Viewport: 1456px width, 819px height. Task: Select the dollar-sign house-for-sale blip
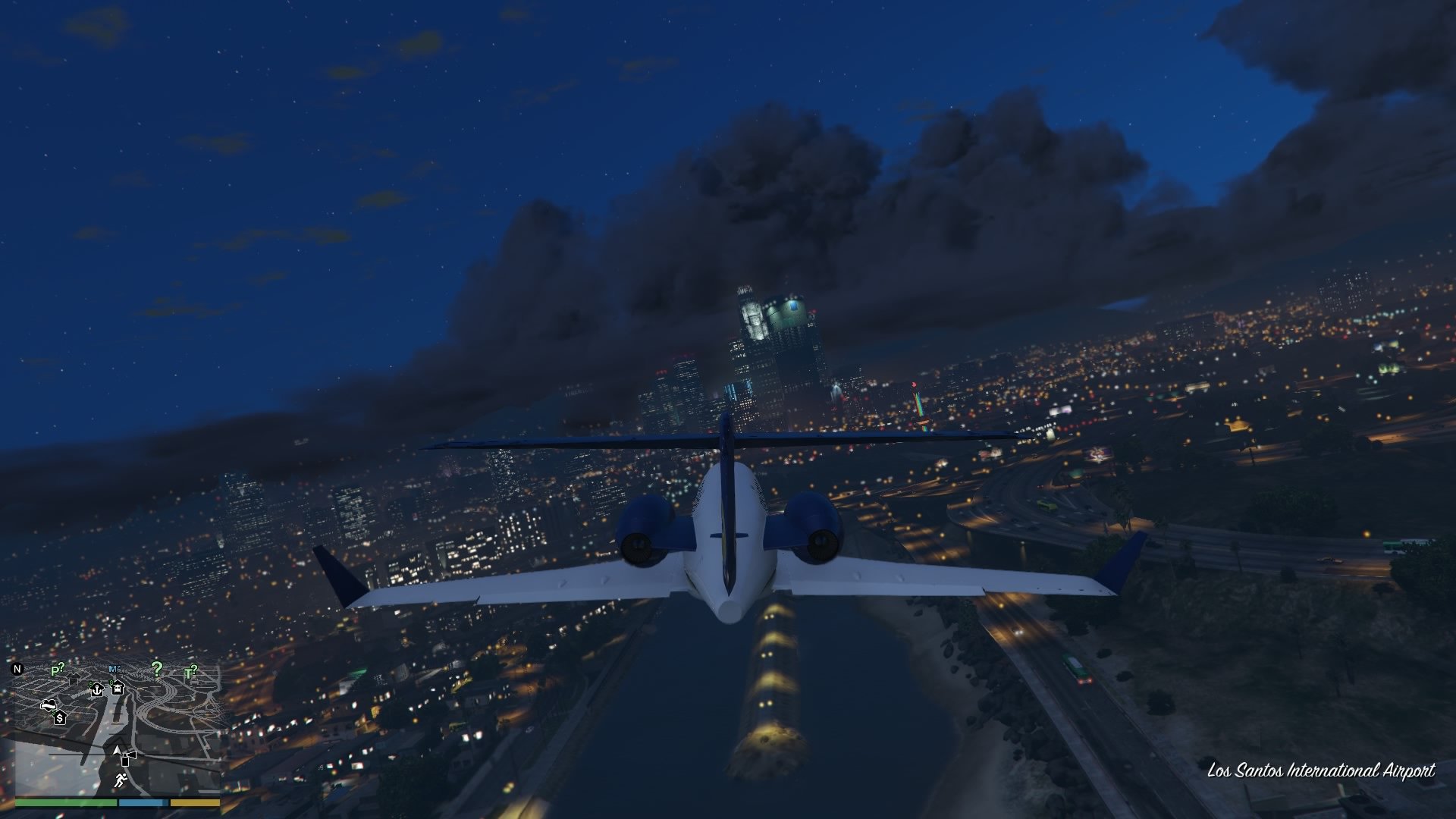pos(61,719)
